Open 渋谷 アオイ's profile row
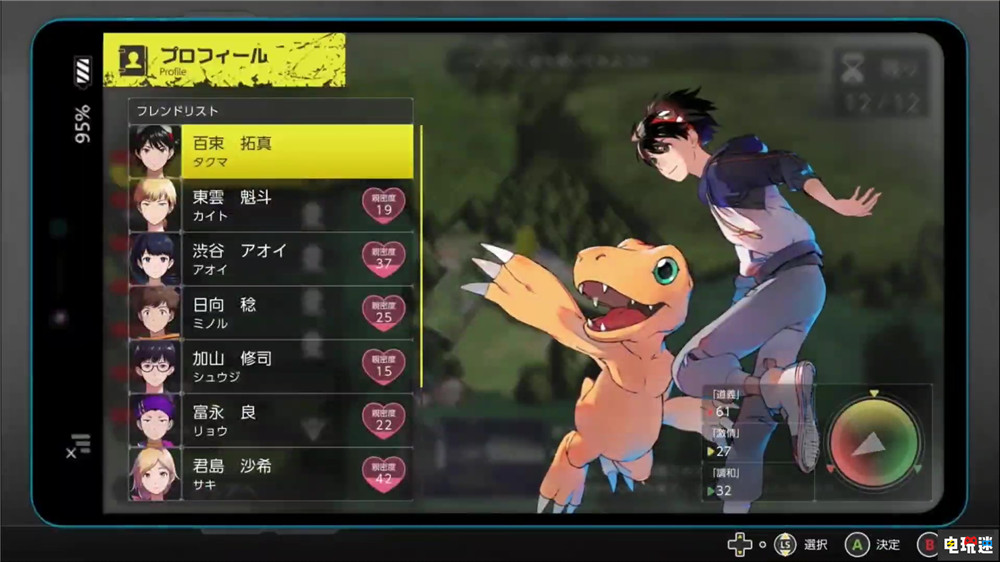1000x562 pixels. click(271, 259)
